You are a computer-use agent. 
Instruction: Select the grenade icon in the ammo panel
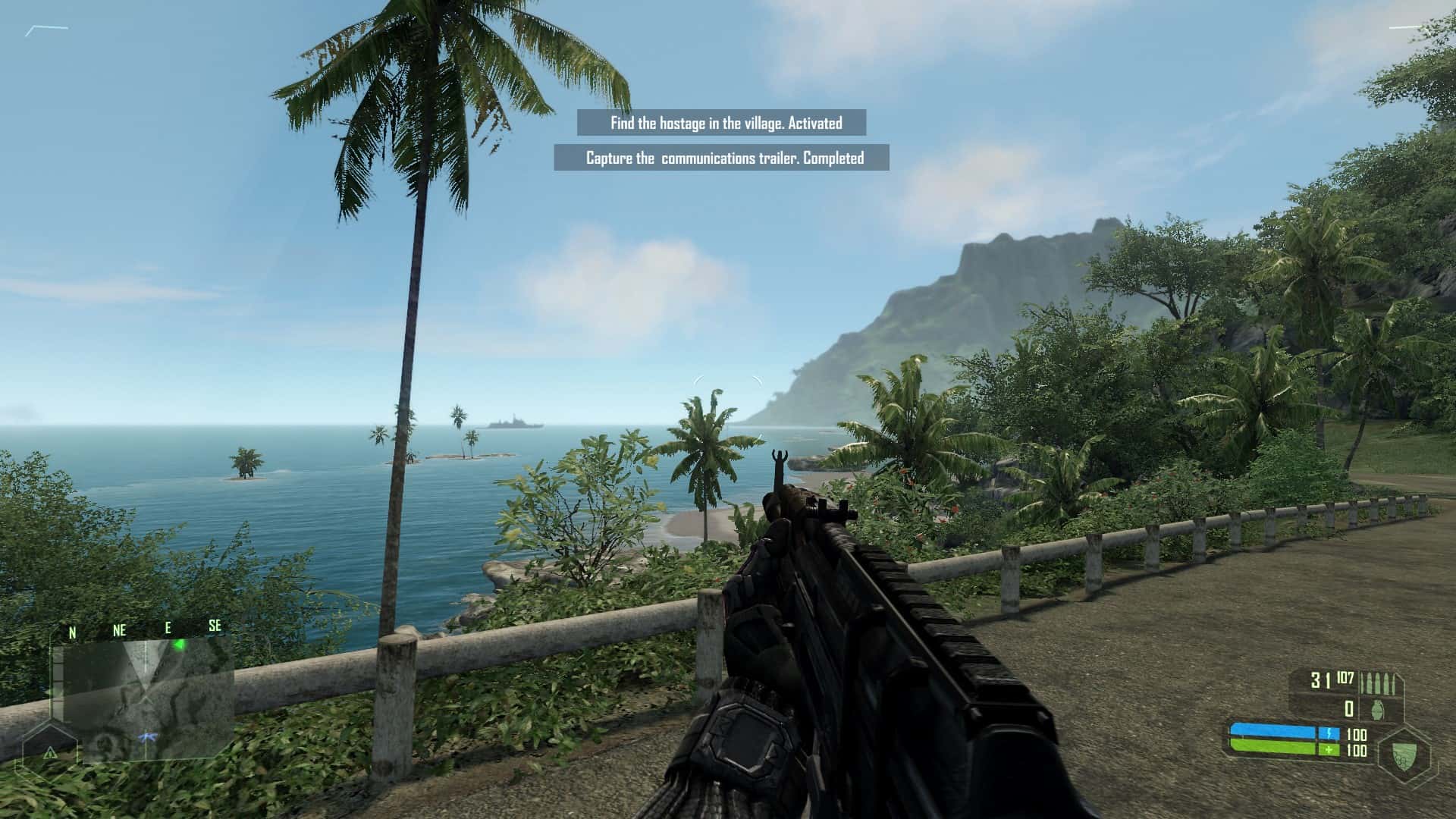1376,710
